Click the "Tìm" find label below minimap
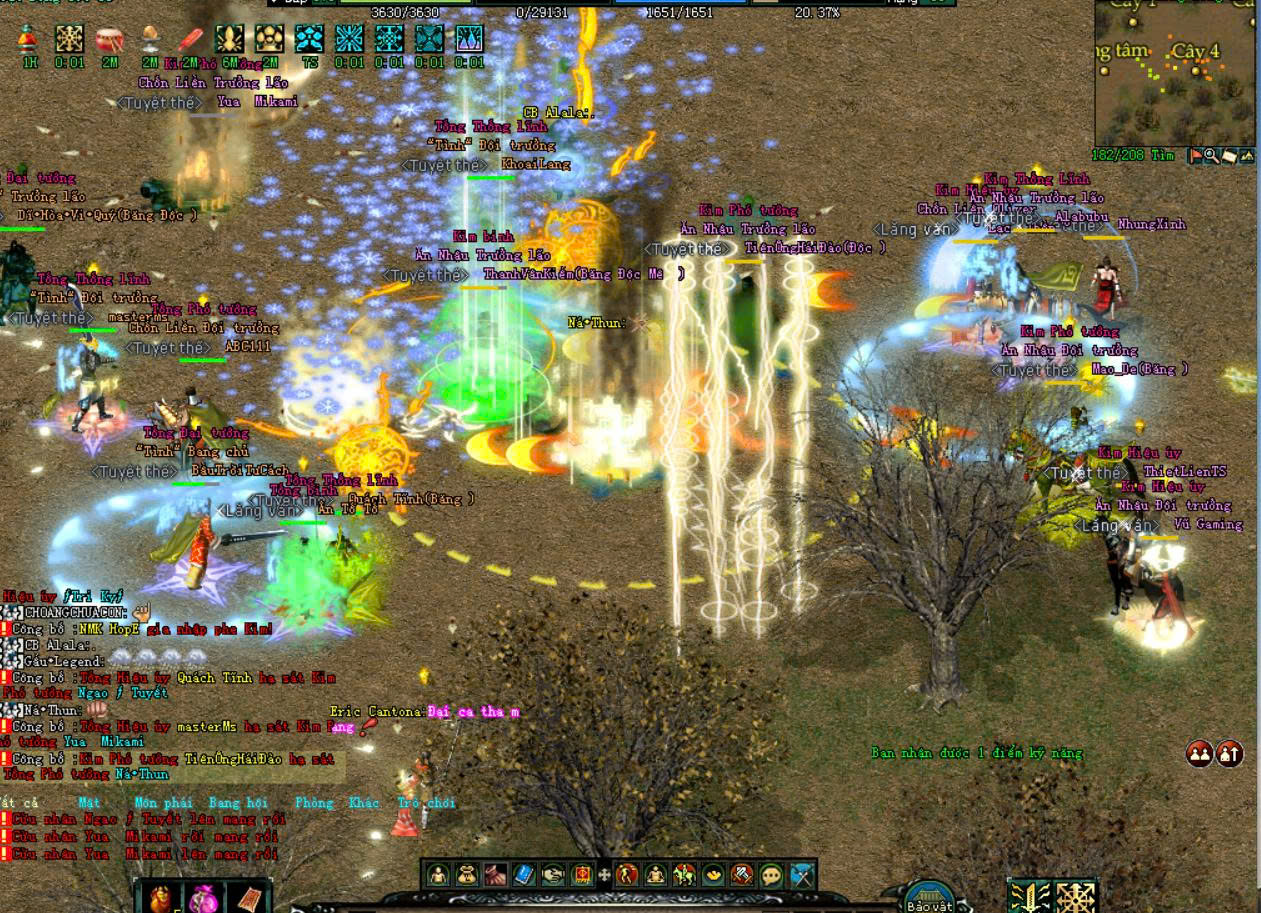This screenshot has height=913, width=1261. (1162, 156)
